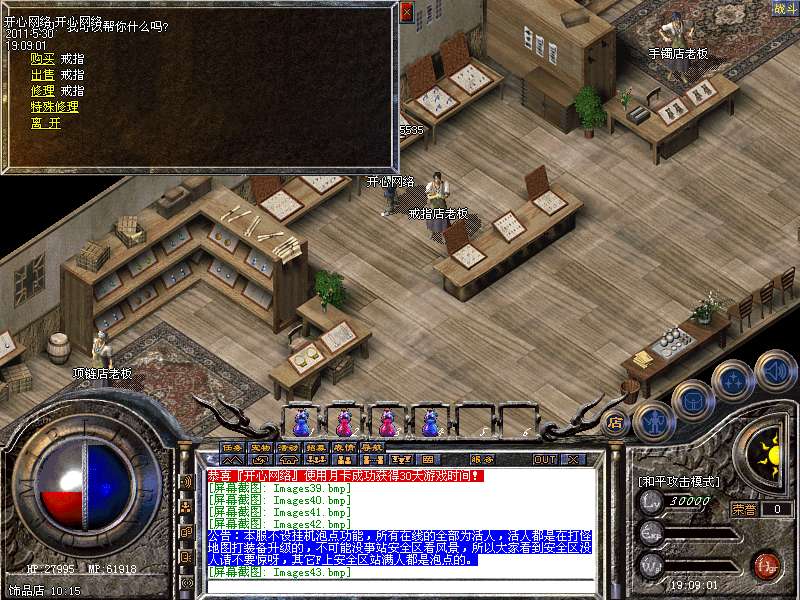Screen dimensions: 800x600
Task: Choose 离开 to leave the dialogue
Action: 45,123
